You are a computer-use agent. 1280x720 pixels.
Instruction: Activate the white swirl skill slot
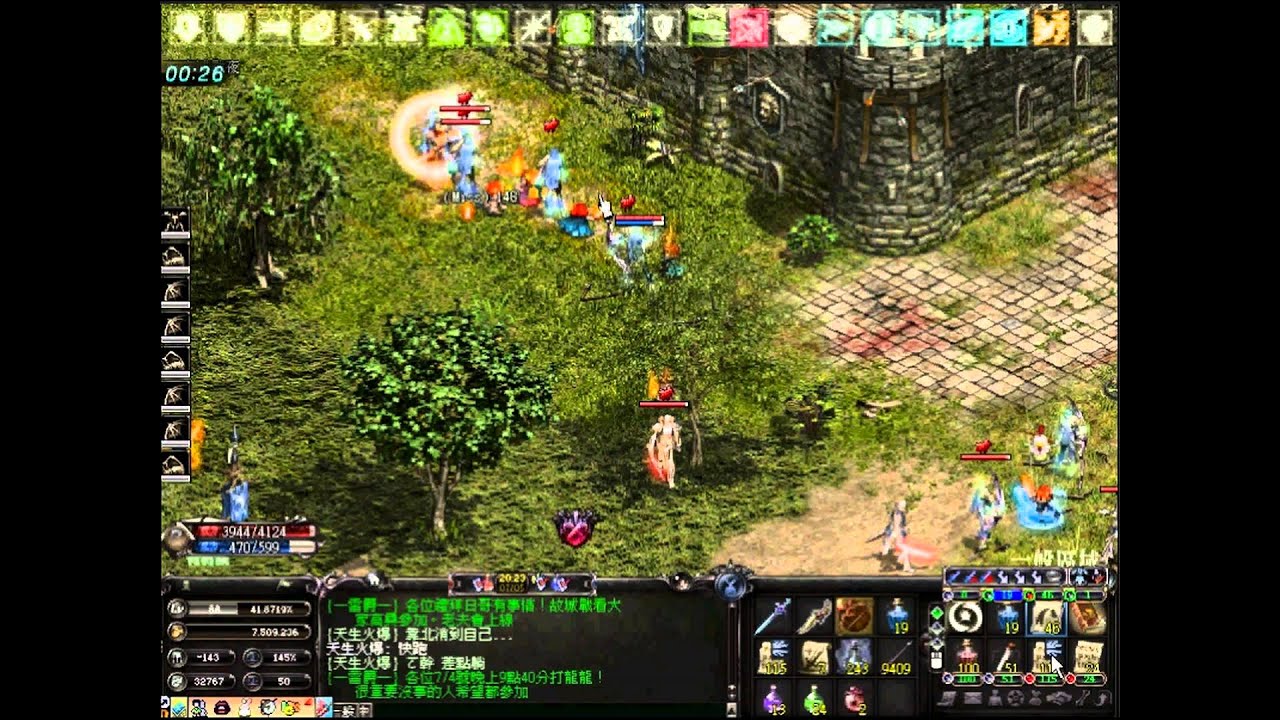pyautogui.click(x=966, y=616)
